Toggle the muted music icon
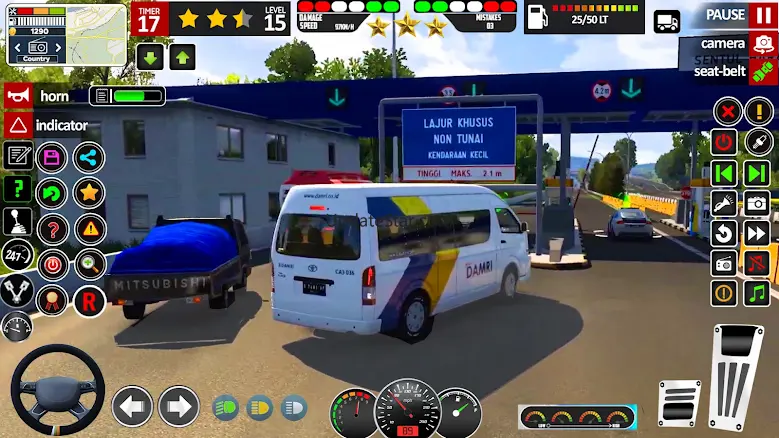 click(x=757, y=263)
